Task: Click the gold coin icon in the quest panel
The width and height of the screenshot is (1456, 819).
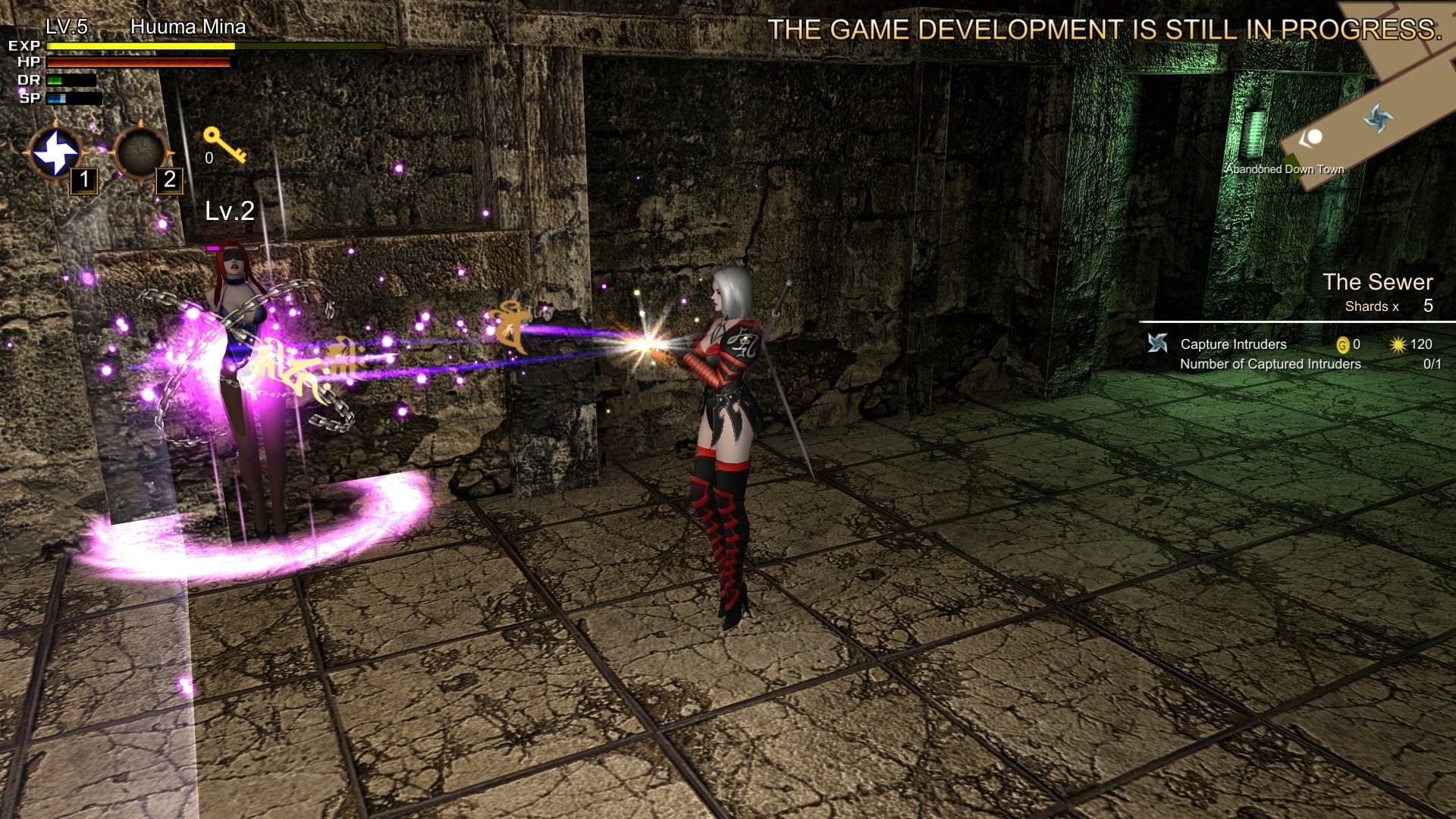Action: (1344, 344)
